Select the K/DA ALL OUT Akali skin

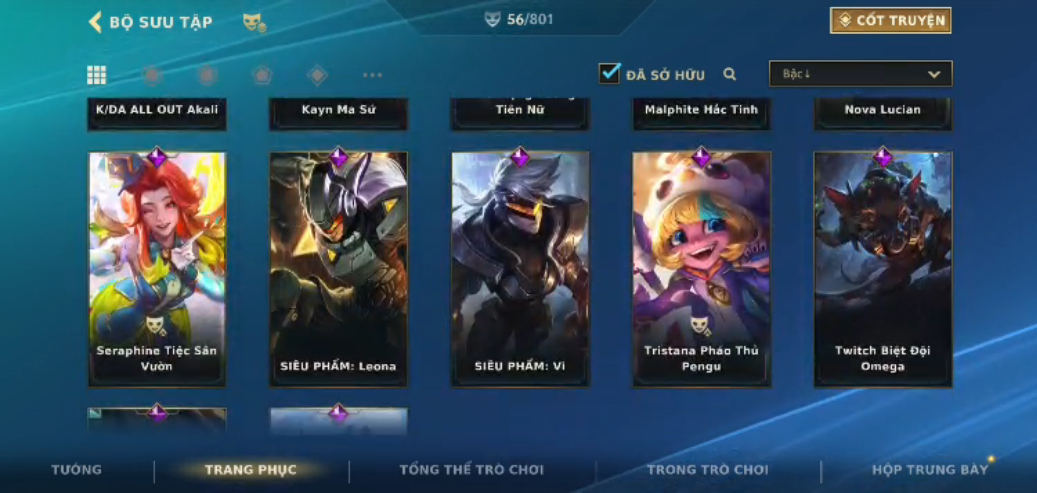click(x=157, y=112)
